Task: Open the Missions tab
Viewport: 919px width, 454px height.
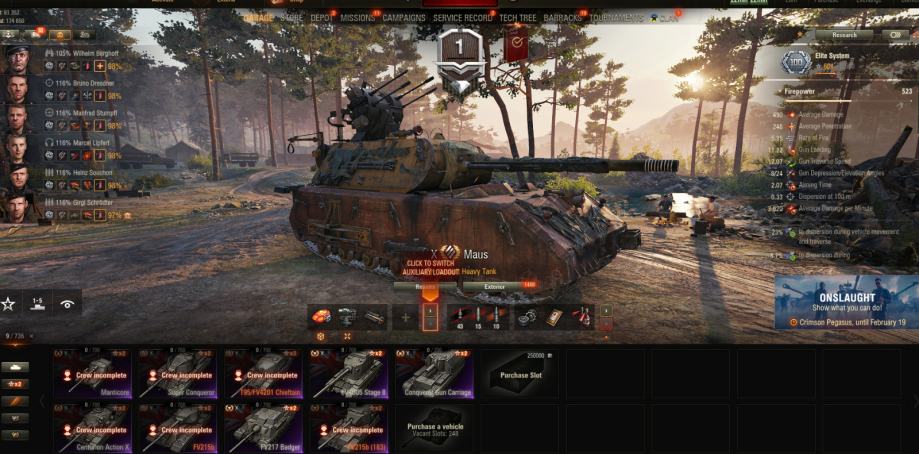Action: pos(357,18)
